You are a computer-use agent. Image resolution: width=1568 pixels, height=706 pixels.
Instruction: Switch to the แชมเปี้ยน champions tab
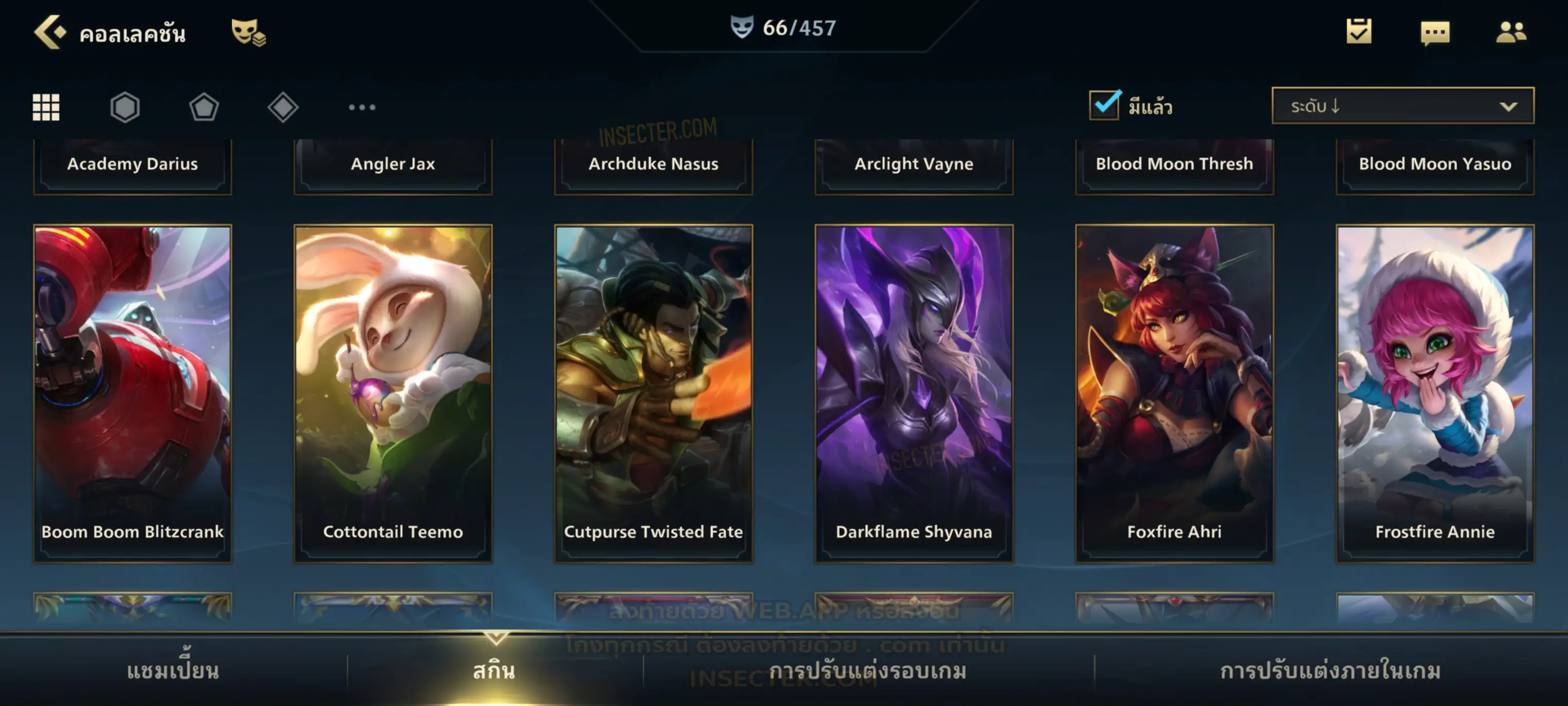(173, 671)
